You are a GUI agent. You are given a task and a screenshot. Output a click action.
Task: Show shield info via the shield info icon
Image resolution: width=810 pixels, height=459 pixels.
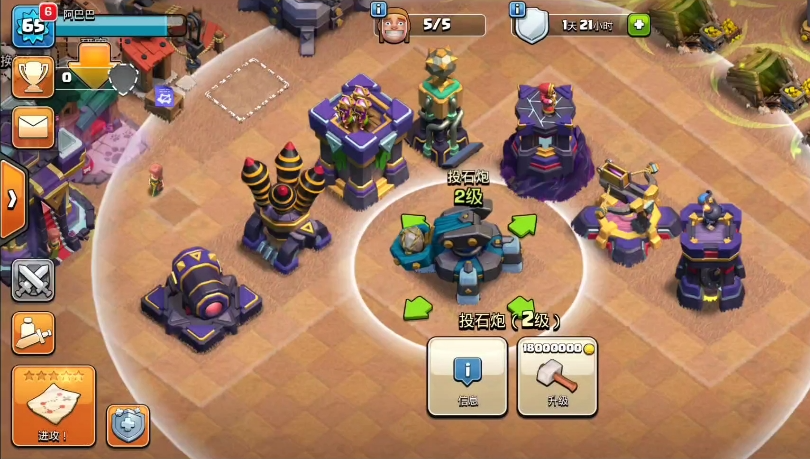coord(517,10)
